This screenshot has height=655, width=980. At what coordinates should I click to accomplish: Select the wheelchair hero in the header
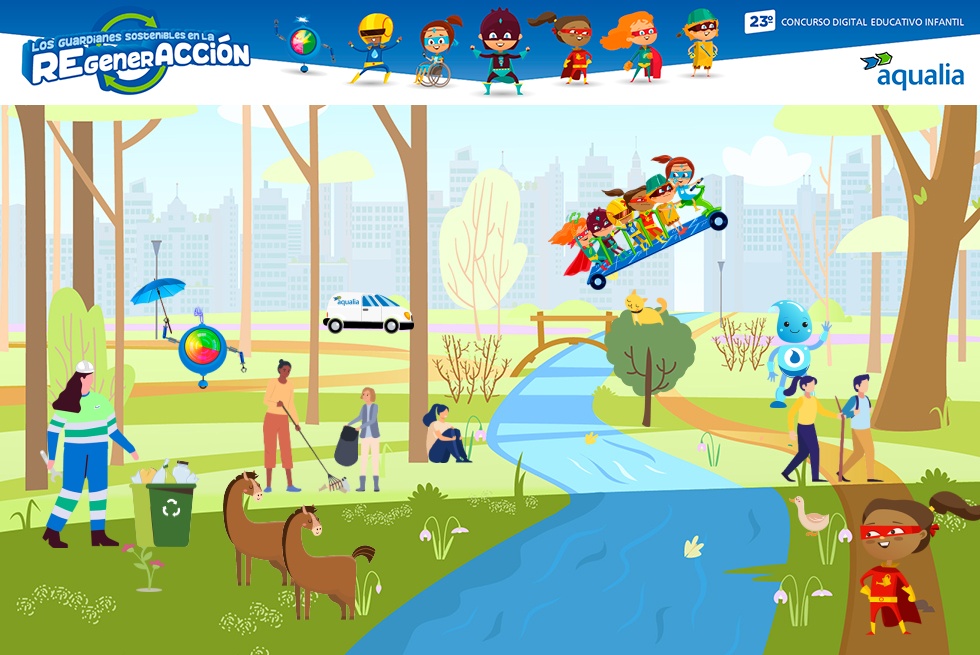(x=435, y=54)
